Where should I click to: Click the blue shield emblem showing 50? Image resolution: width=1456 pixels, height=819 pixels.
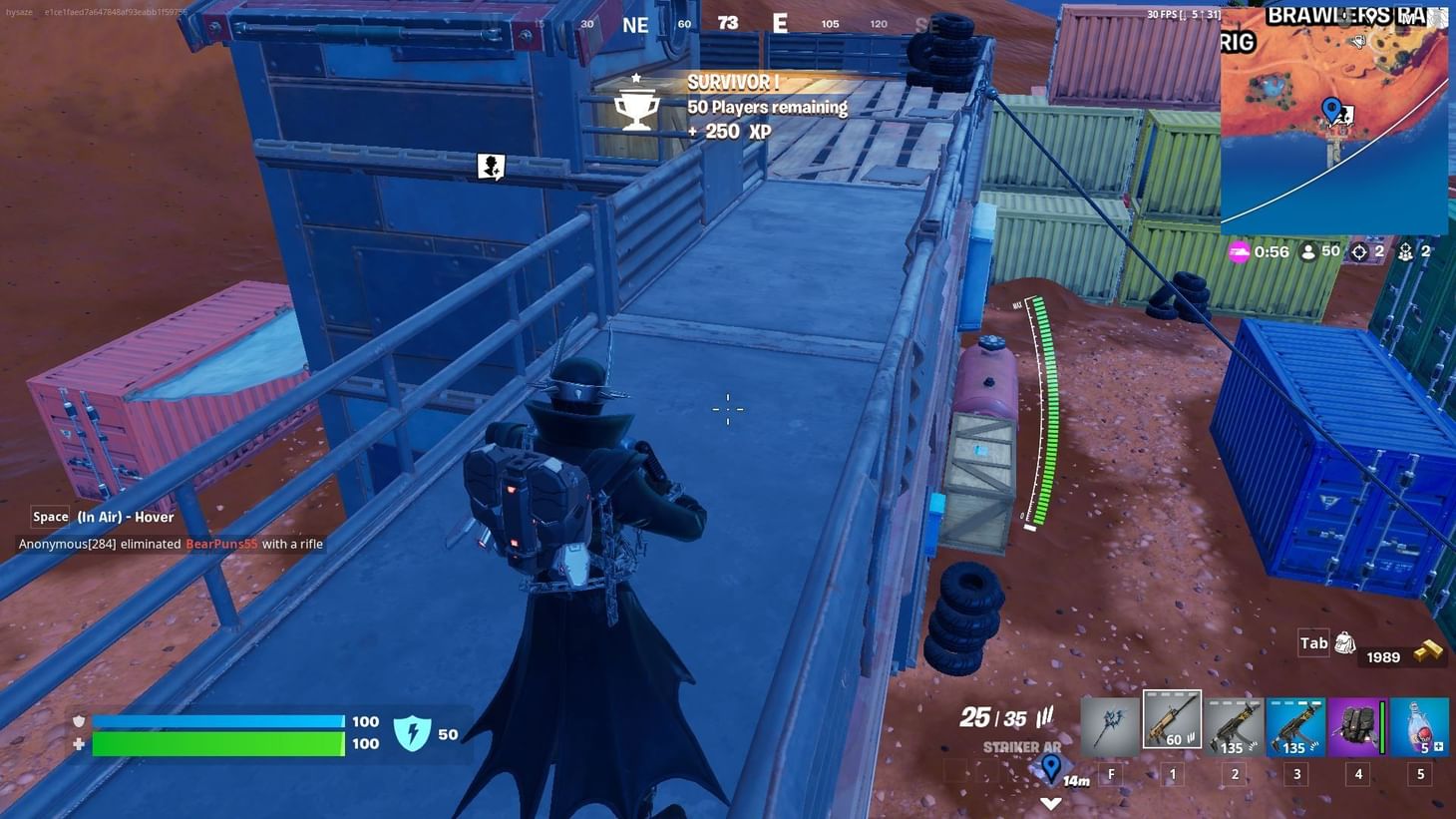414,734
